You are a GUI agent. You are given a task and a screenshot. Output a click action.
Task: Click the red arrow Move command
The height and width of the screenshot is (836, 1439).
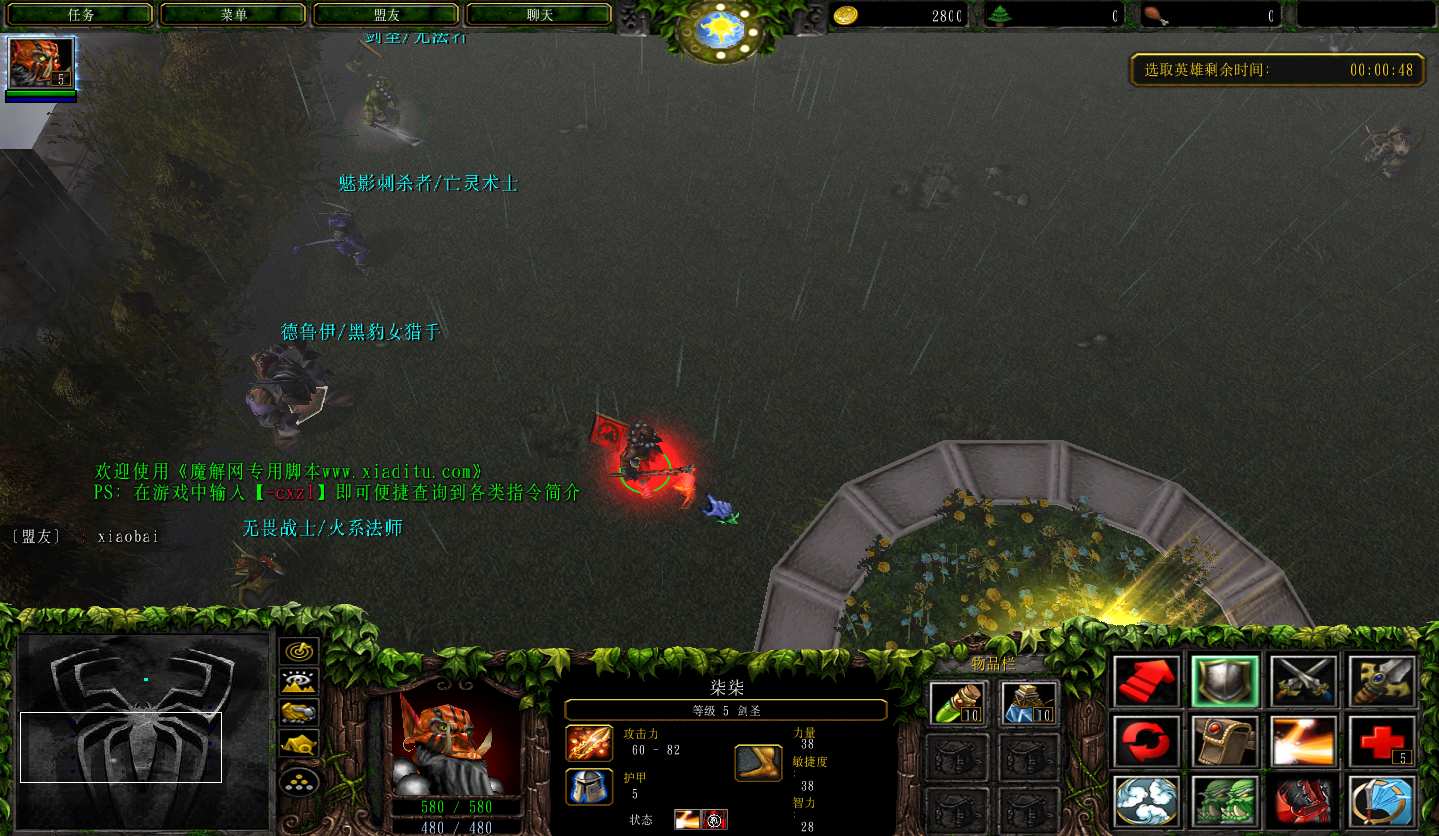tap(1146, 682)
